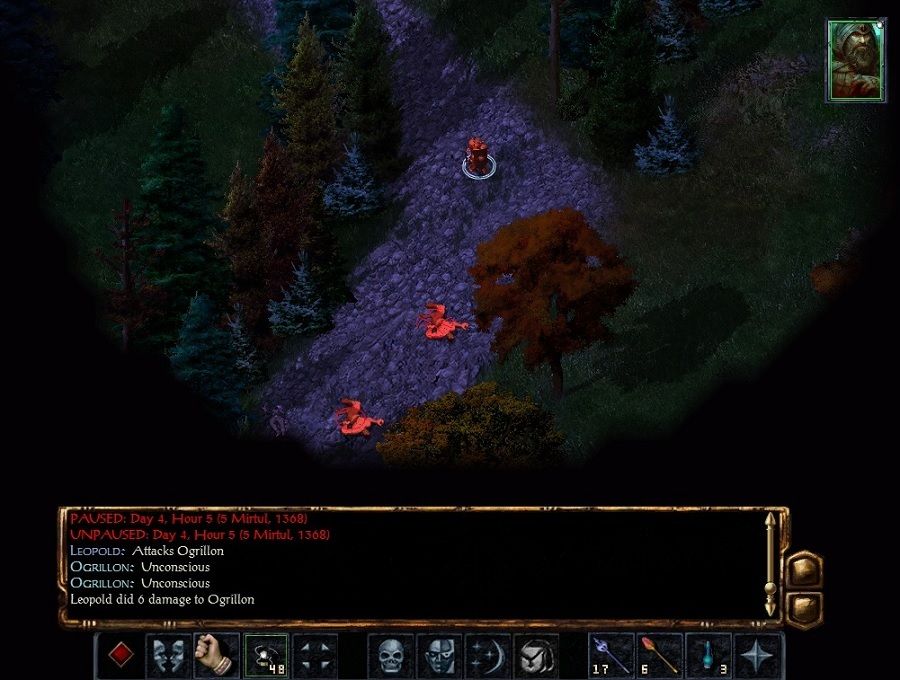
Task: Click the red diamond button
Action: (x=120, y=655)
